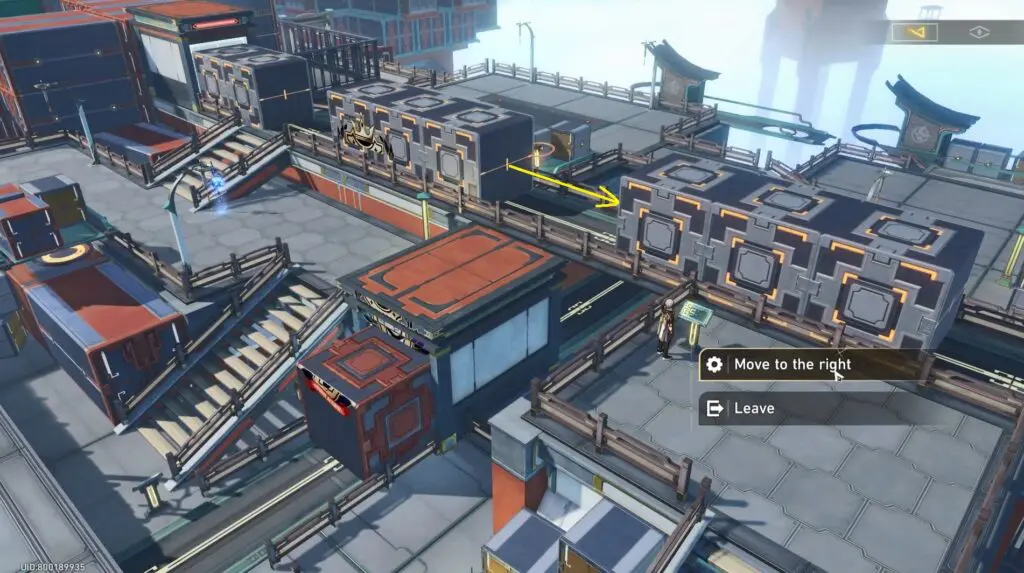Switch to the yellow triangle camera view

(915, 32)
